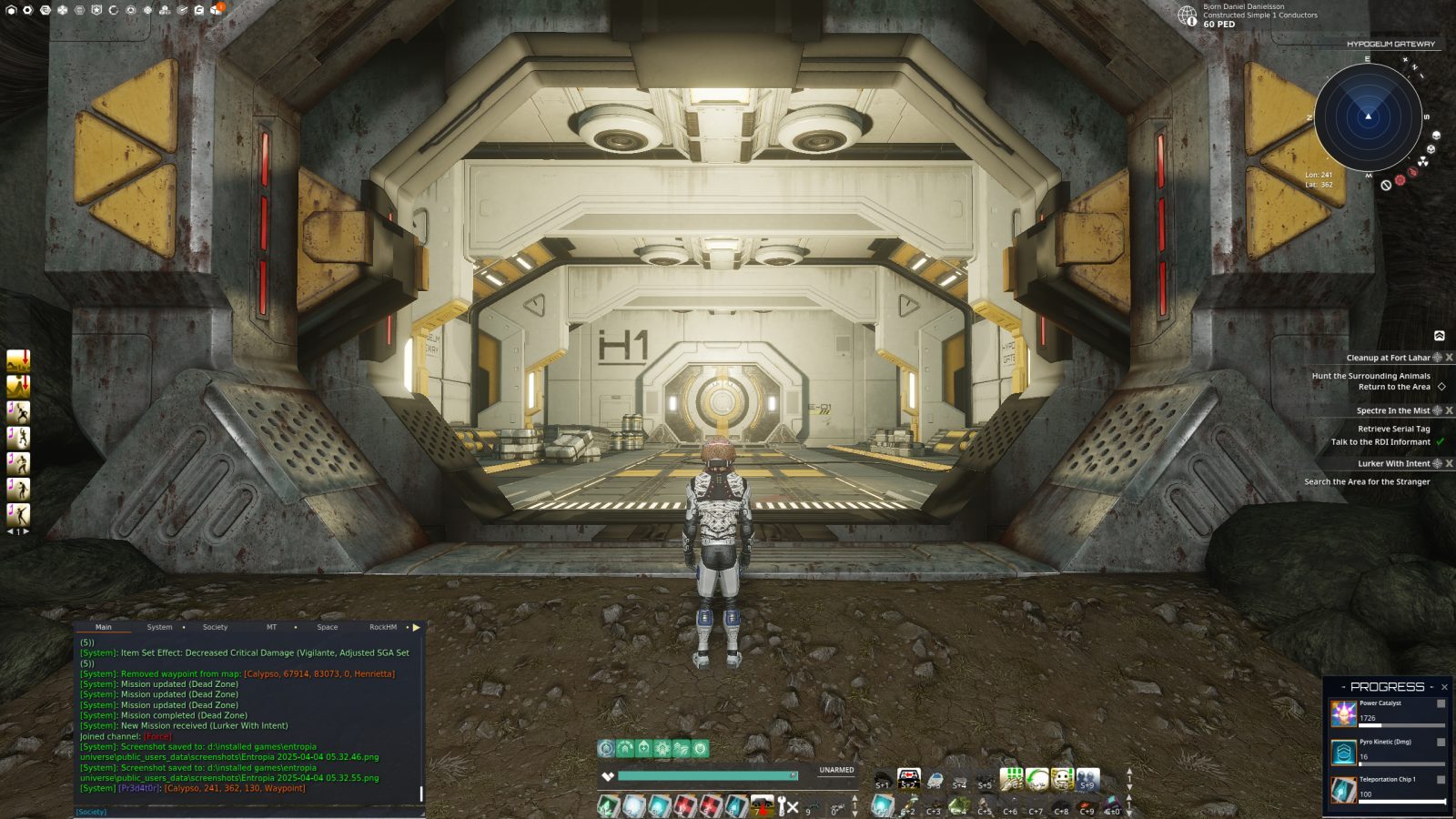The height and width of the screenshot is (819, 1456).
Task: Click the cube icon with the orange notification badge
Action: click(x=216, y=10)
